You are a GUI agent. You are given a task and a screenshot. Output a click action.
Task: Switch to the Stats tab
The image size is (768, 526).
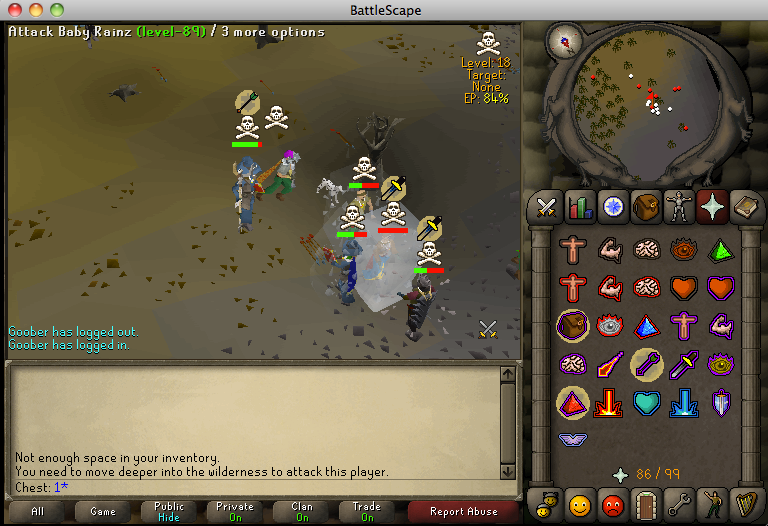578,207
